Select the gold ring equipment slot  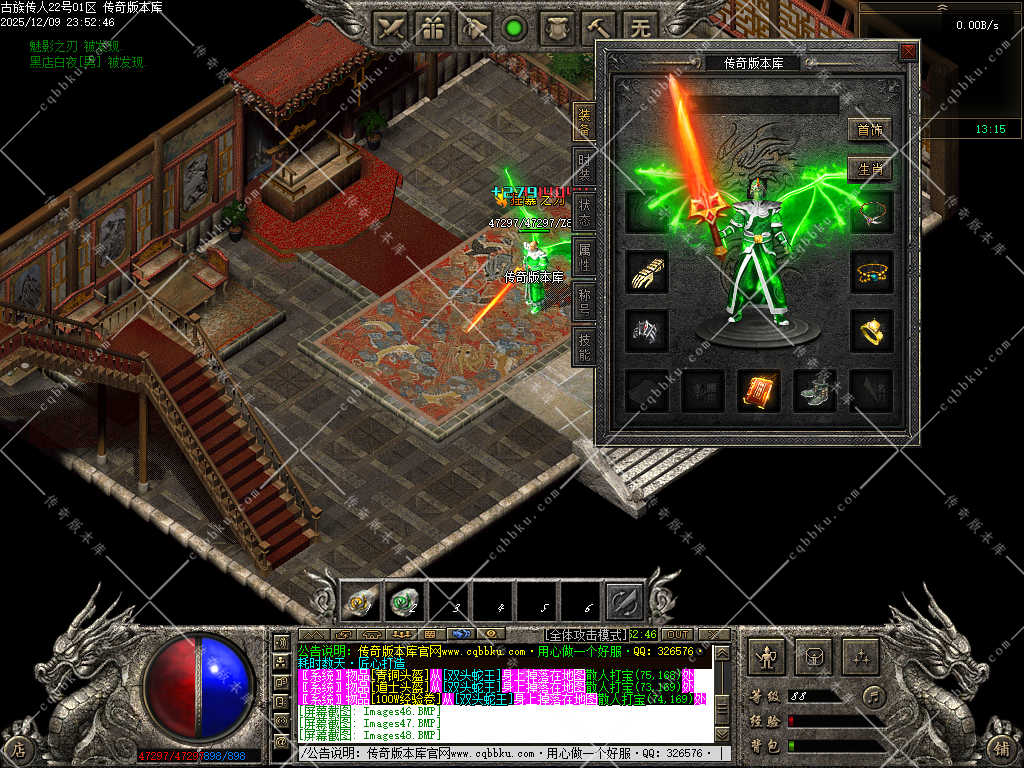pyautogui.click(x=871, y=331)
